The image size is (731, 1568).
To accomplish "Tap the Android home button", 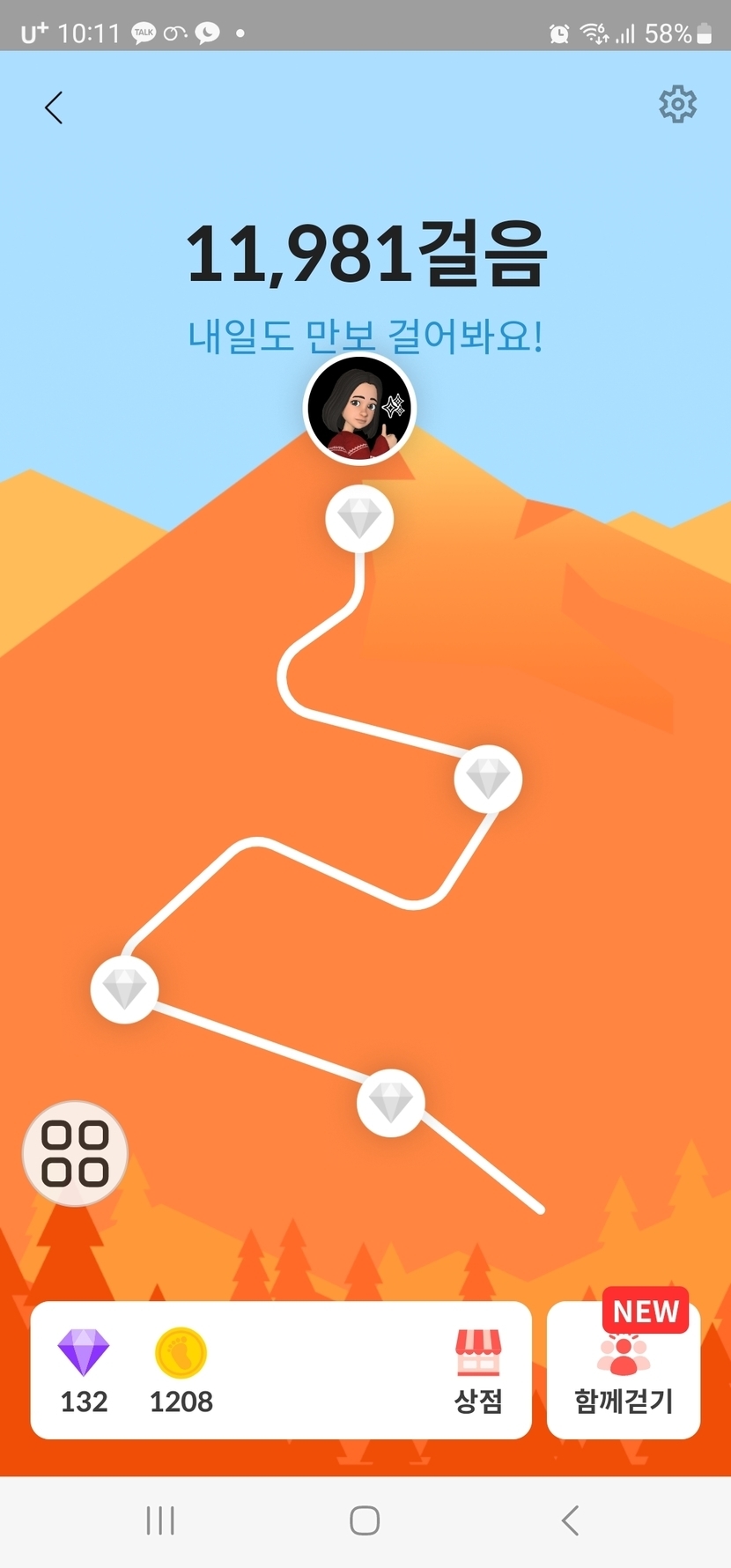I will coord(365,1520).
